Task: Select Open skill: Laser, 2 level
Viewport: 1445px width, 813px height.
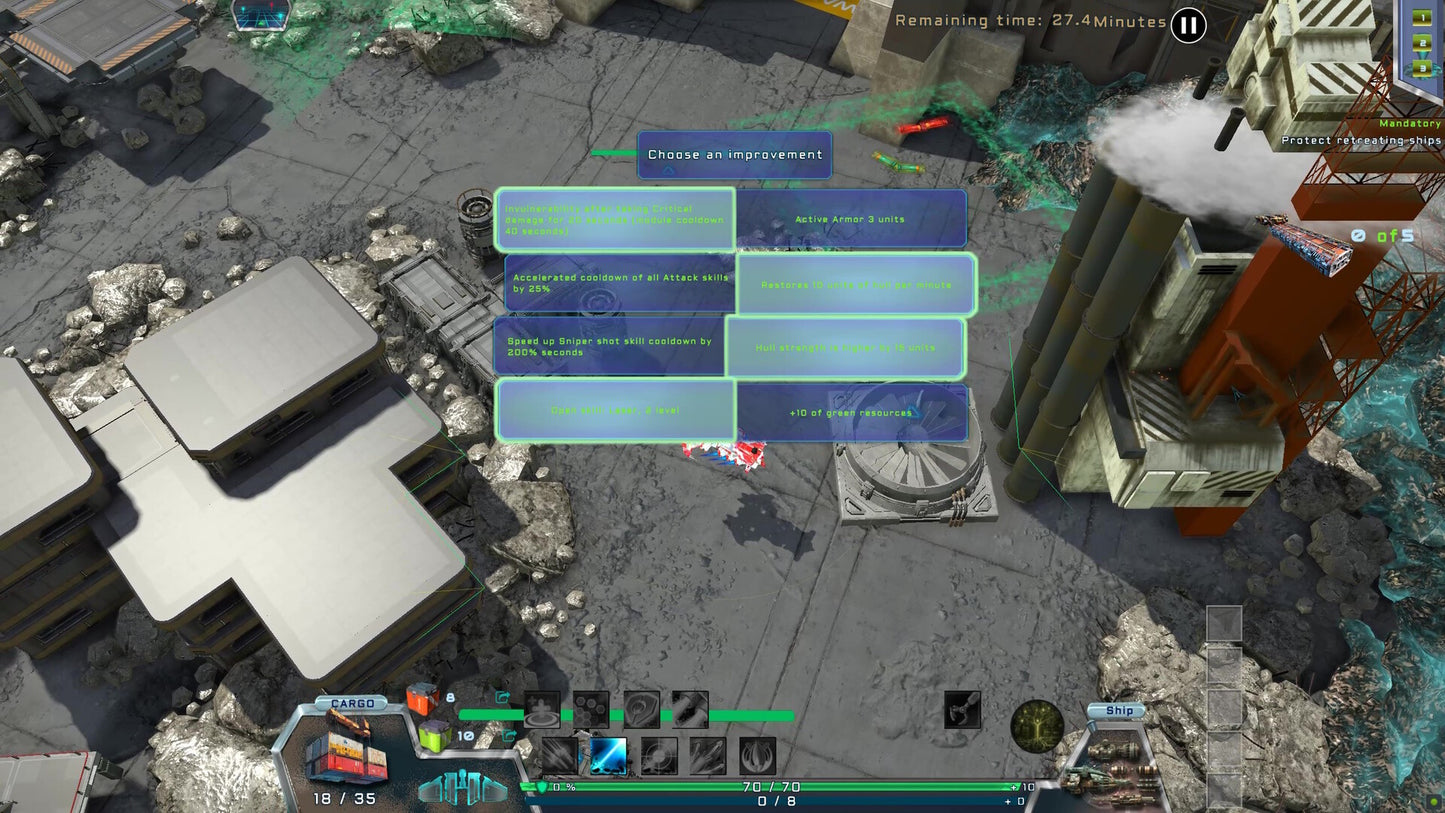Action: tap(615, 410)
